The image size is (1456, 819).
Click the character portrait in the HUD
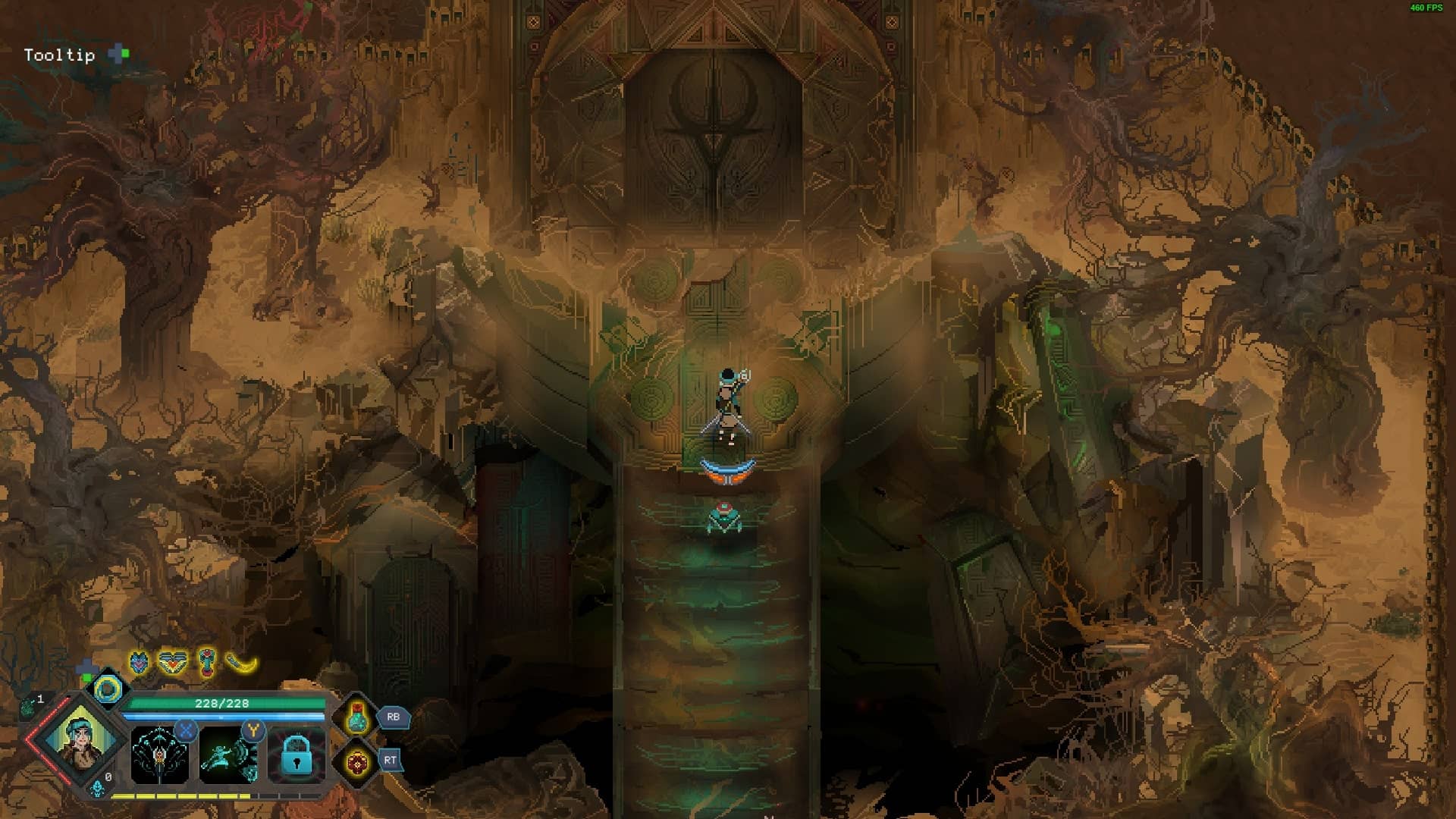point(80,736)
